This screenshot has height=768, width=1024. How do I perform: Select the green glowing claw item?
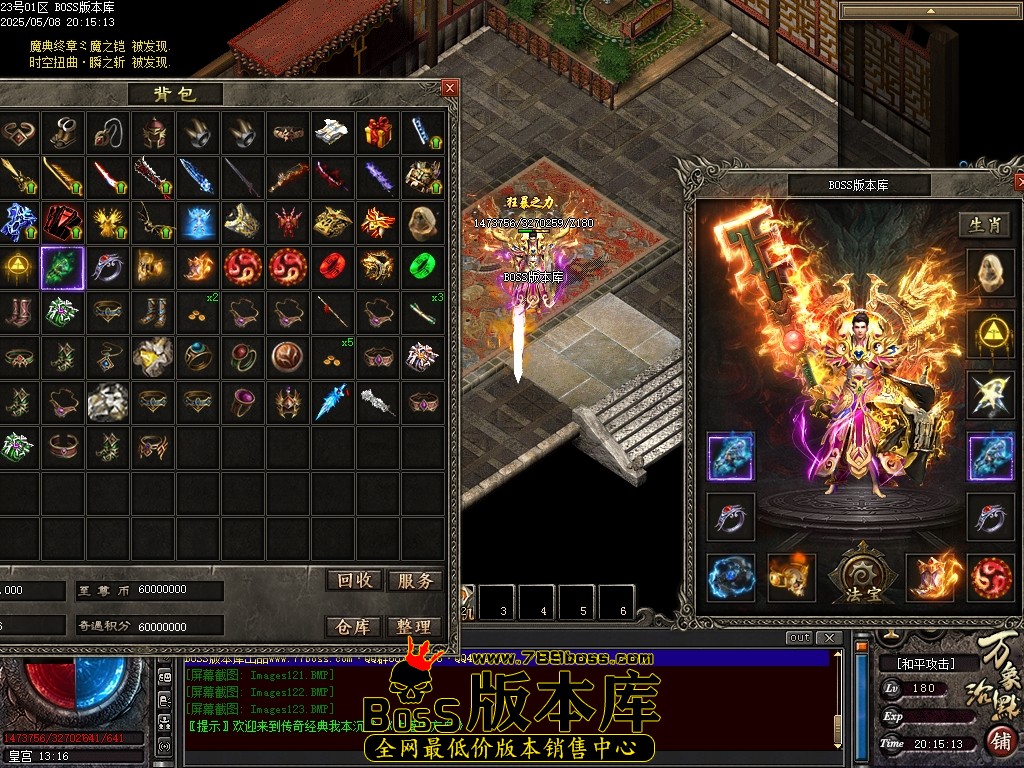pos(62,267)
